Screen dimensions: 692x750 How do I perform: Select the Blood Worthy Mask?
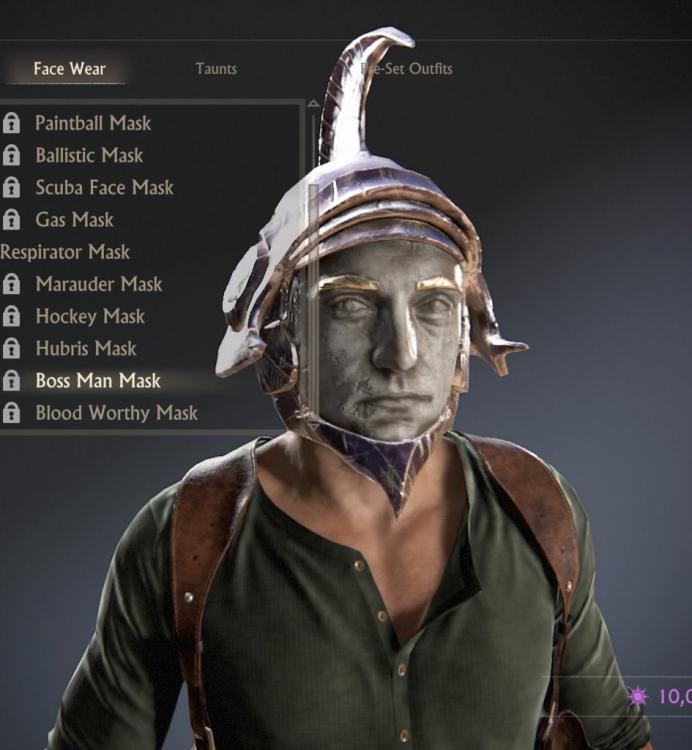point(116,412)
